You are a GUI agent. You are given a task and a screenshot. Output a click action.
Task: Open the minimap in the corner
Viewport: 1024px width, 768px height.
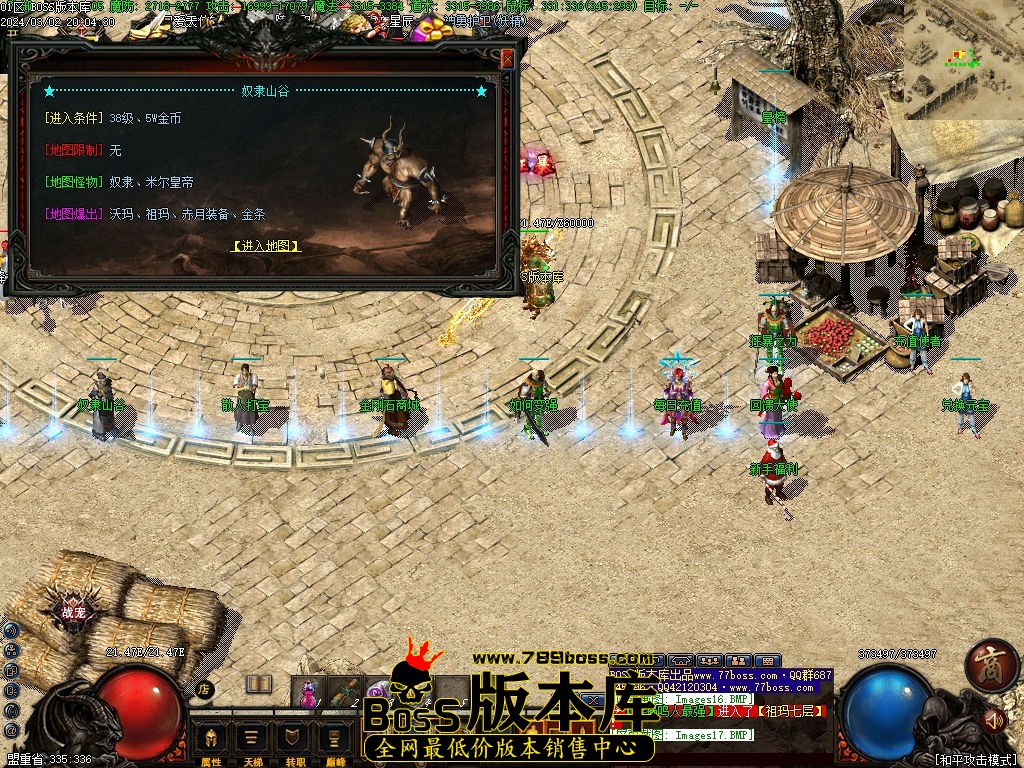(963, 60)
